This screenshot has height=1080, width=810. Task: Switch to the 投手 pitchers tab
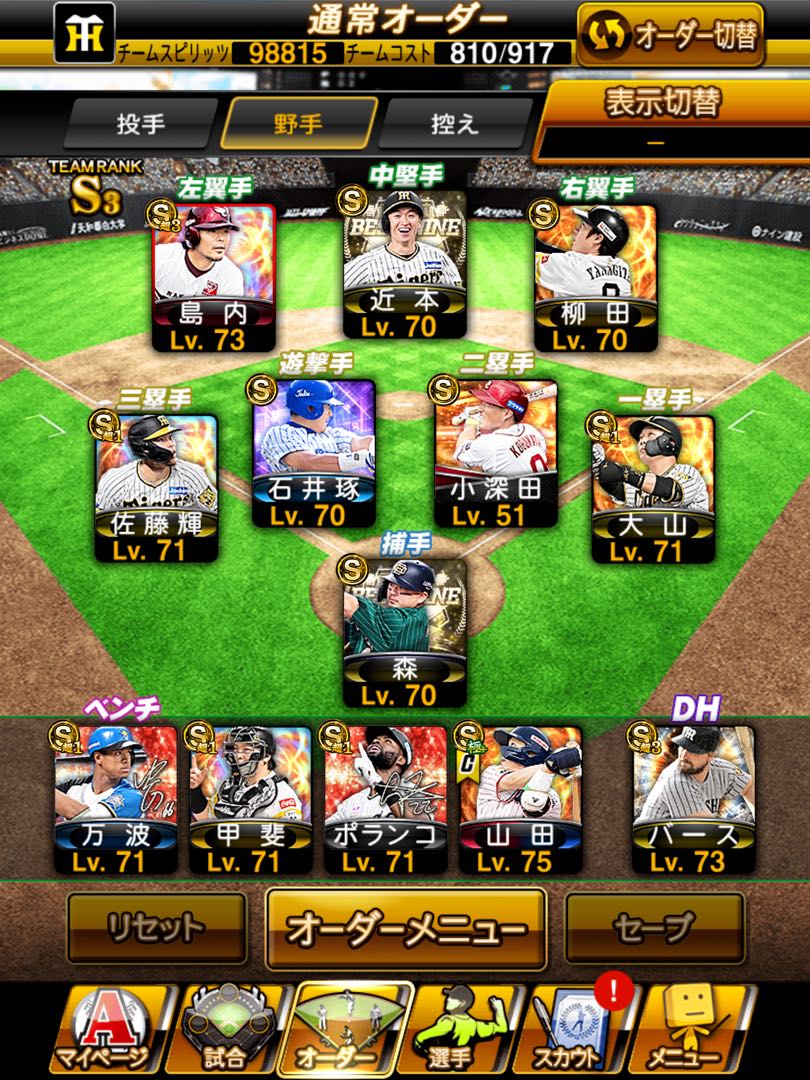coord(141,125)
